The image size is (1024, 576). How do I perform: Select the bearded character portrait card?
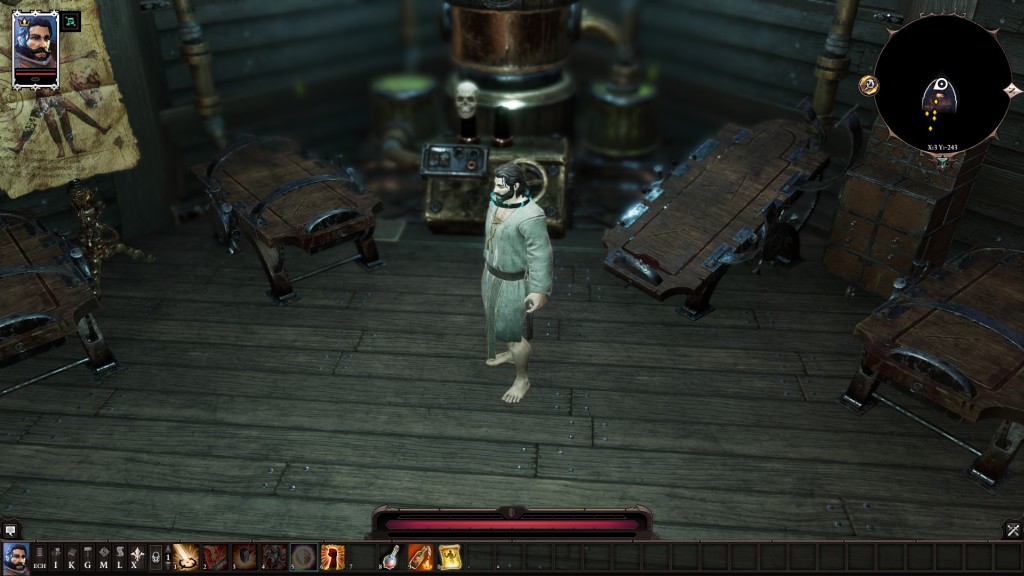coord(35,50)
